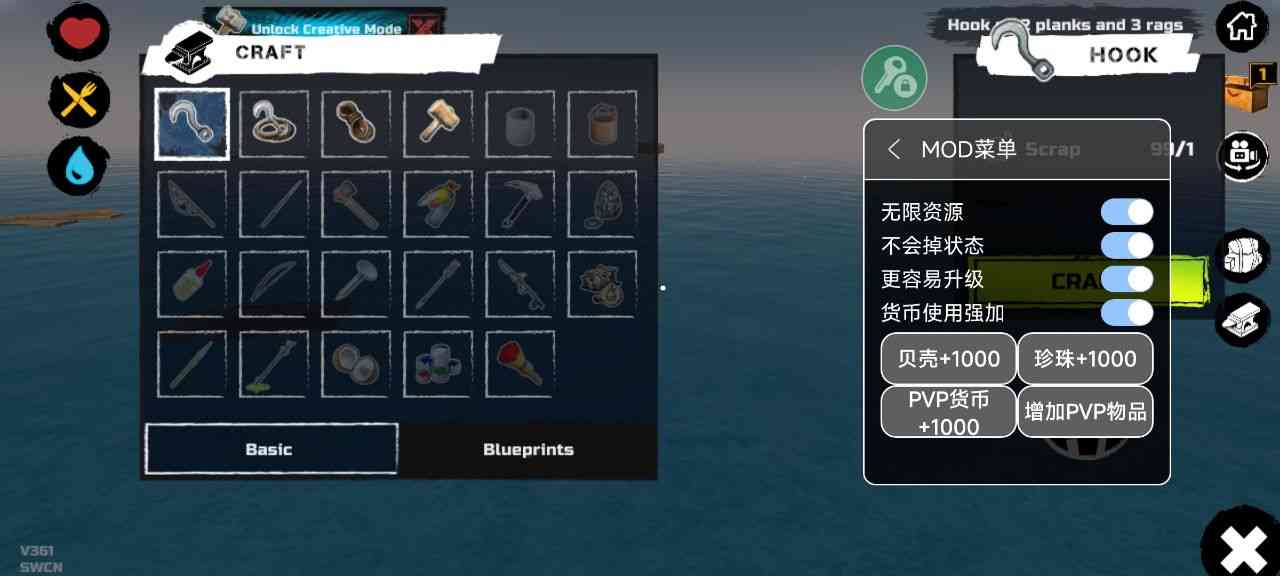Open the backpack inventory
Viewport: 1280px width, 576px height.
1241,257
